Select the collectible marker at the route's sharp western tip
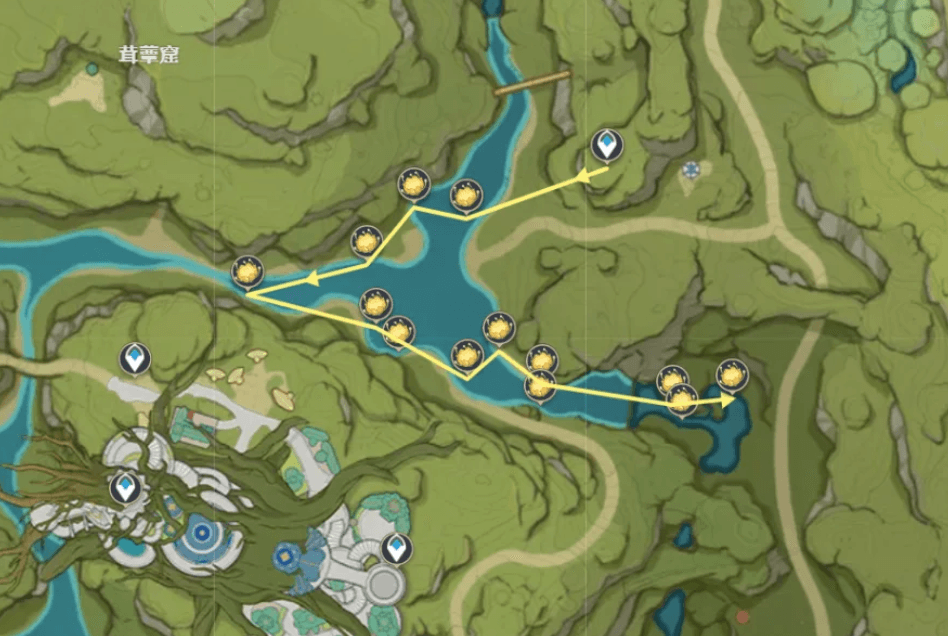 (x=246, y=272)
